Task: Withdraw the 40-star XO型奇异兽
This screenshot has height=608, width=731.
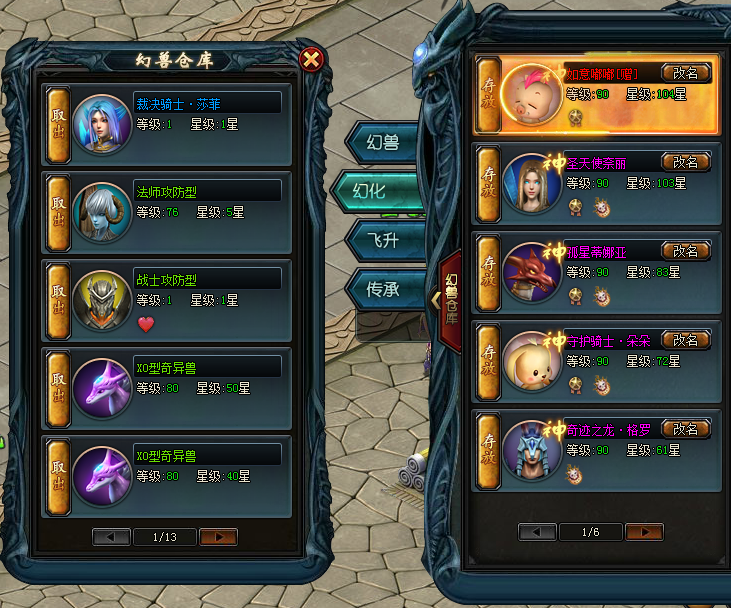Action: click(x=58, y=474)
